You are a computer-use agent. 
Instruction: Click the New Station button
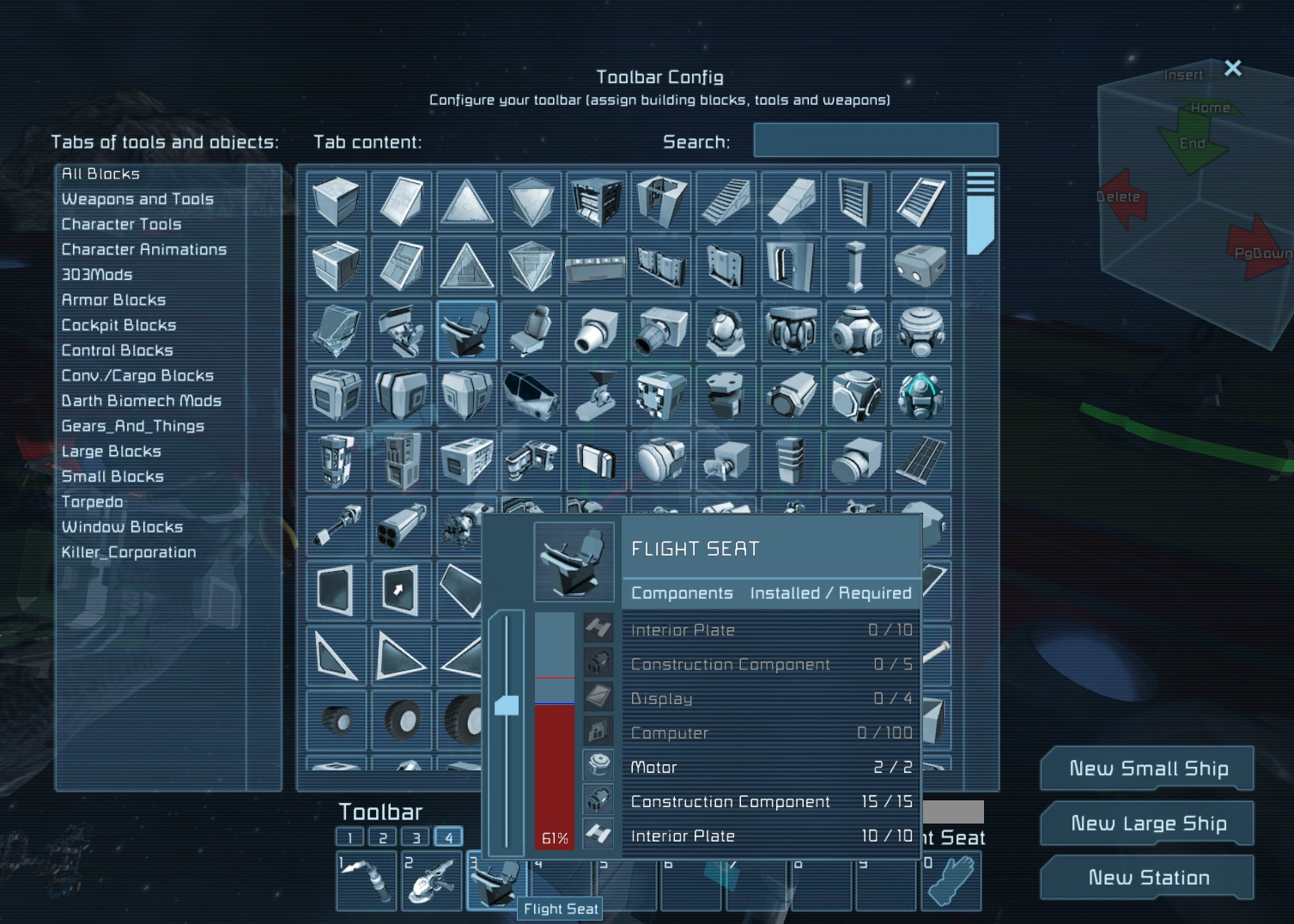(1148, 877)
